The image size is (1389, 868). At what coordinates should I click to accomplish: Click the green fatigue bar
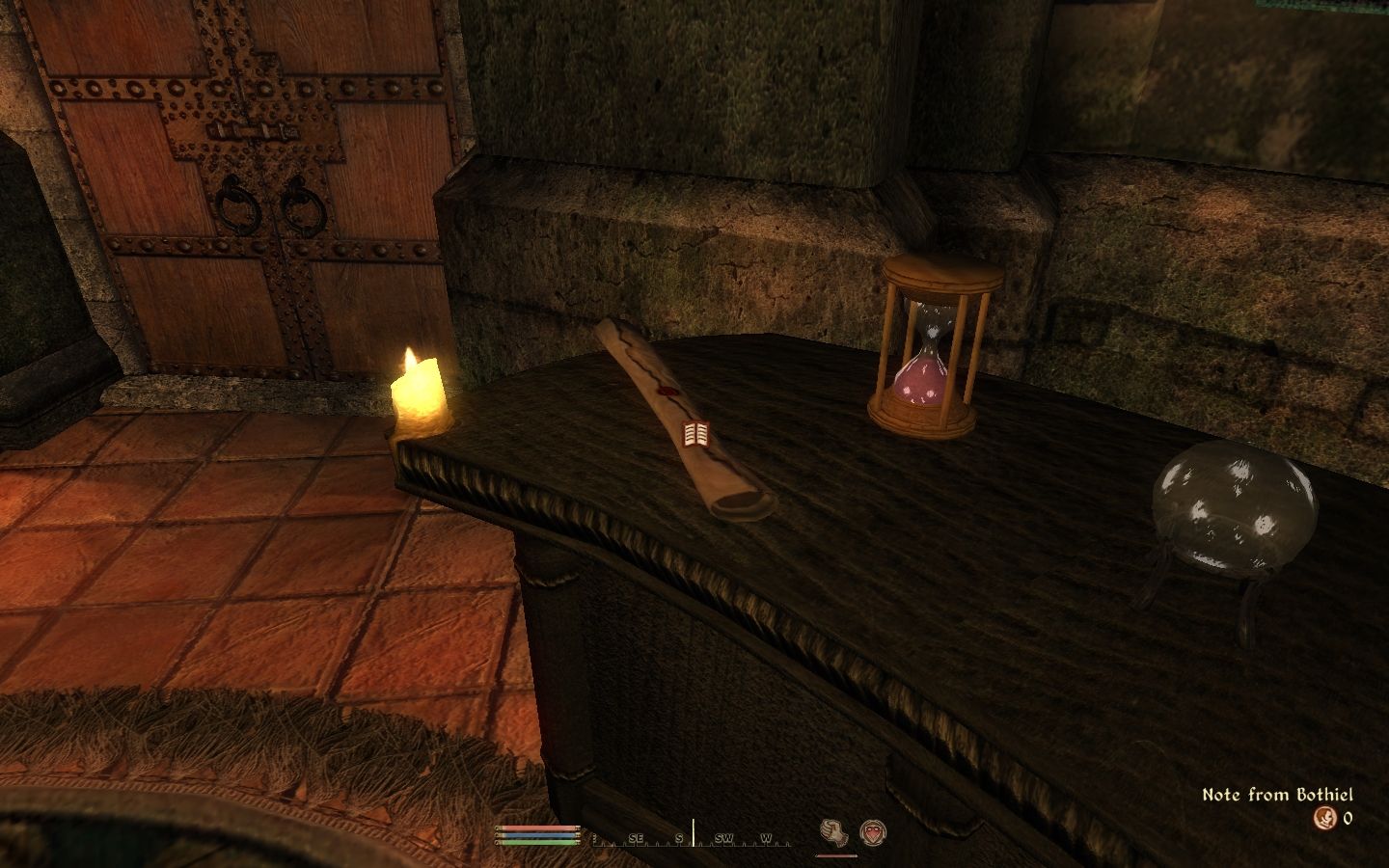pos(536,842)
